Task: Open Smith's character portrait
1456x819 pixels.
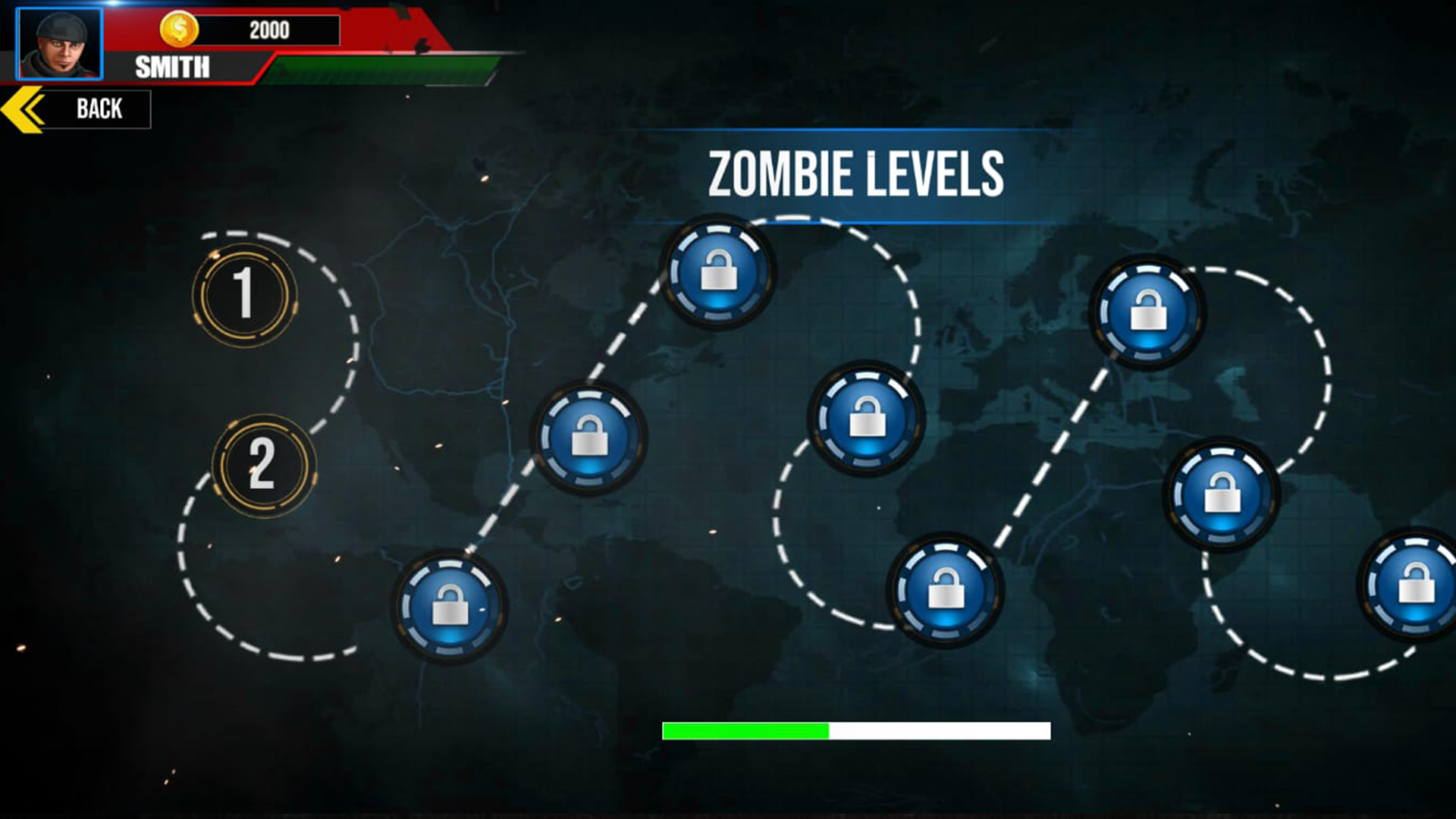Action: tap(59, 42)
